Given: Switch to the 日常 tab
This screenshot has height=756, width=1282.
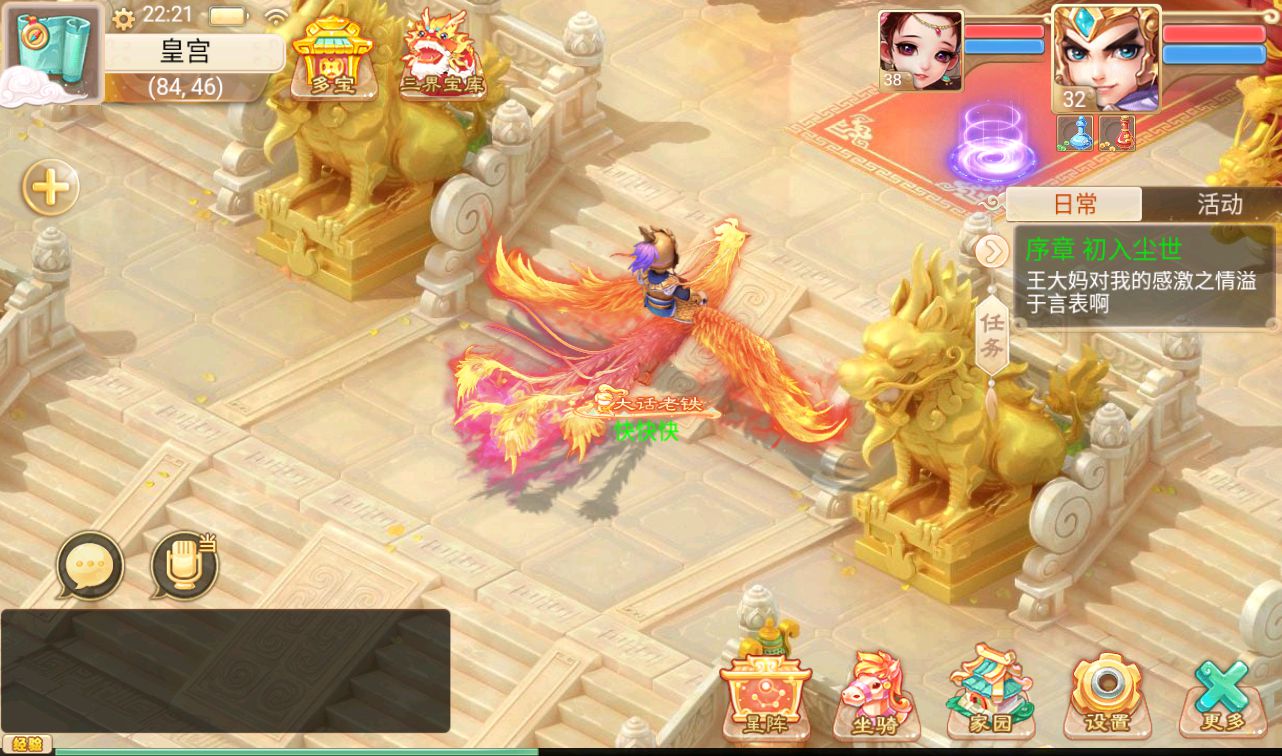Looking at the screenshot, I should 1074,204.
